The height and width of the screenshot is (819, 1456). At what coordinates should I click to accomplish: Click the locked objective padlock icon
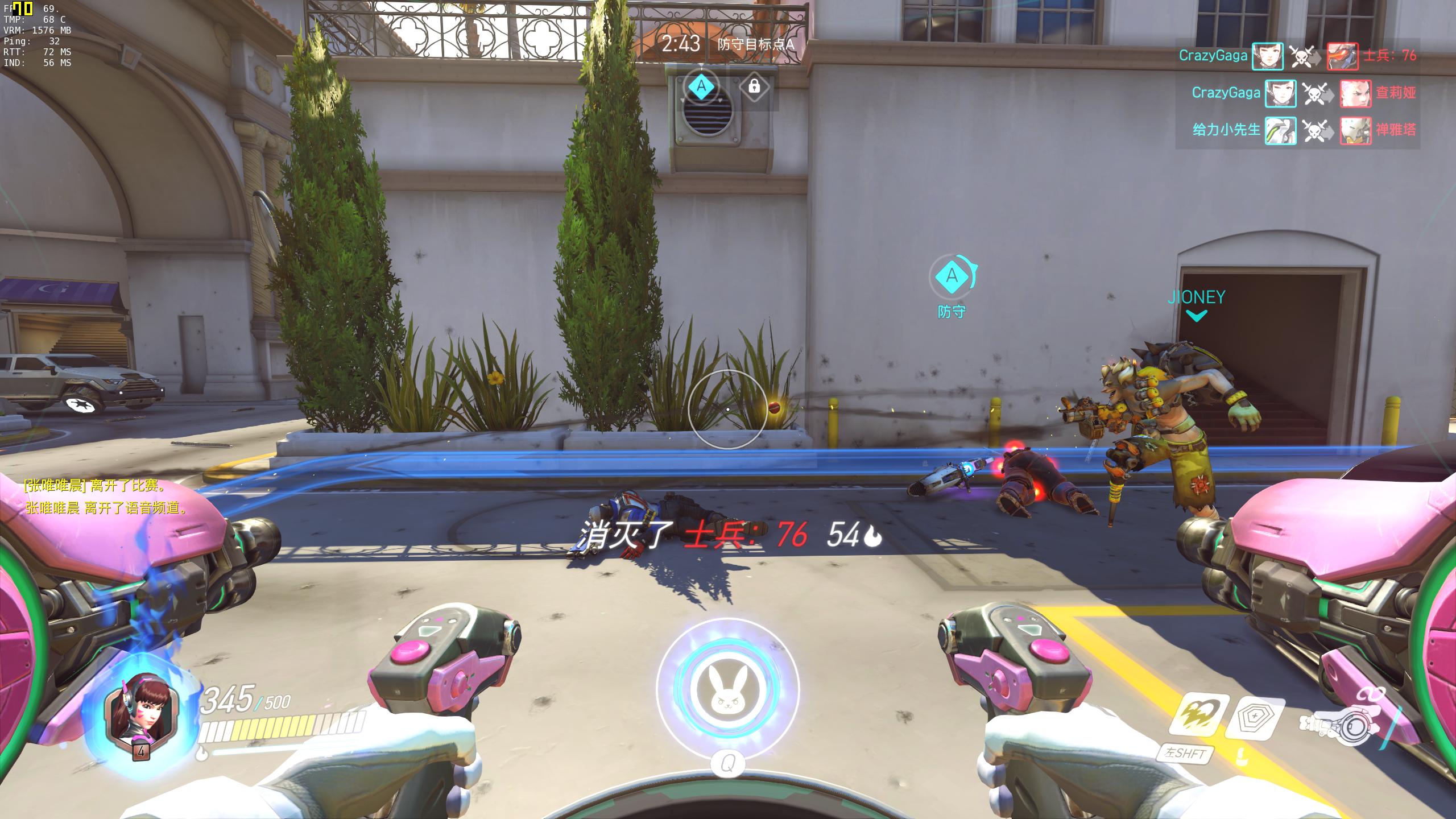click(x=754, y=86)
